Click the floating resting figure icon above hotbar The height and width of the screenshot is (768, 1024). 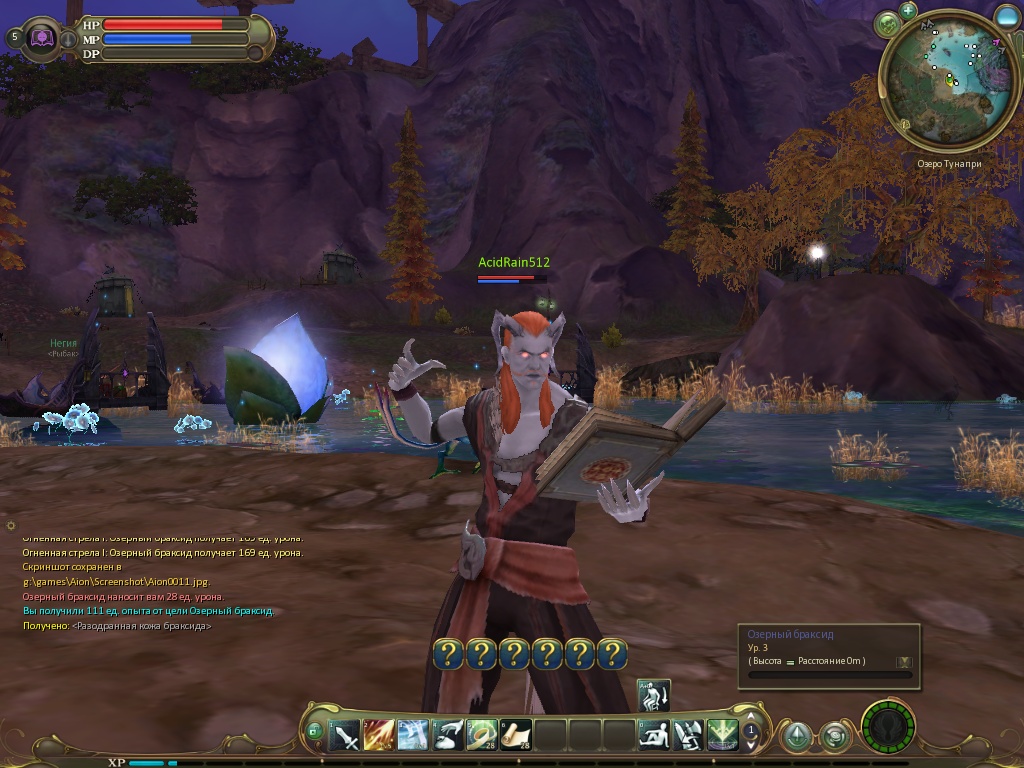click(654, 695)
